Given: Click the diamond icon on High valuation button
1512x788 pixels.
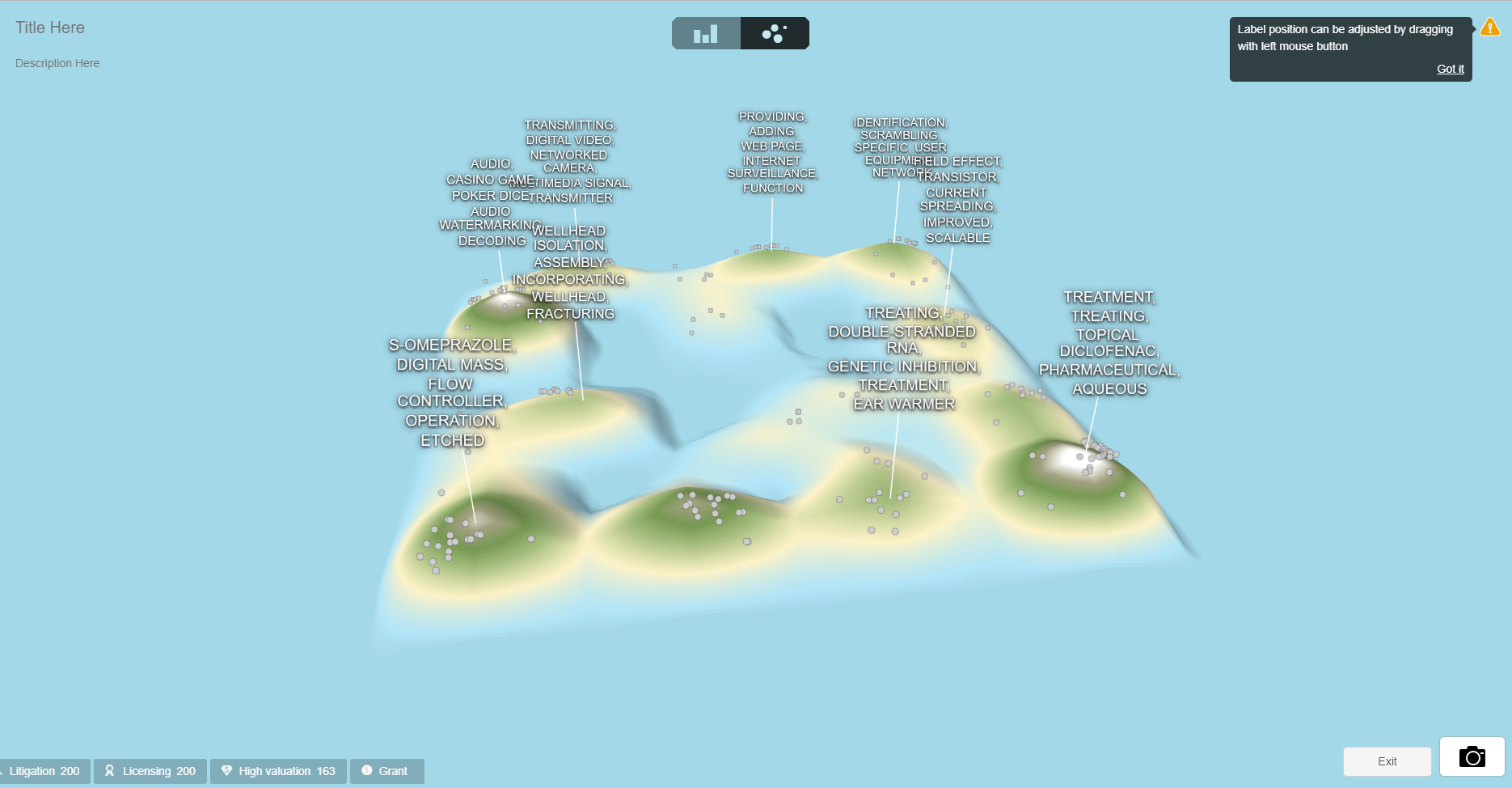Looking at the screenshot, I should click(227, 771).
